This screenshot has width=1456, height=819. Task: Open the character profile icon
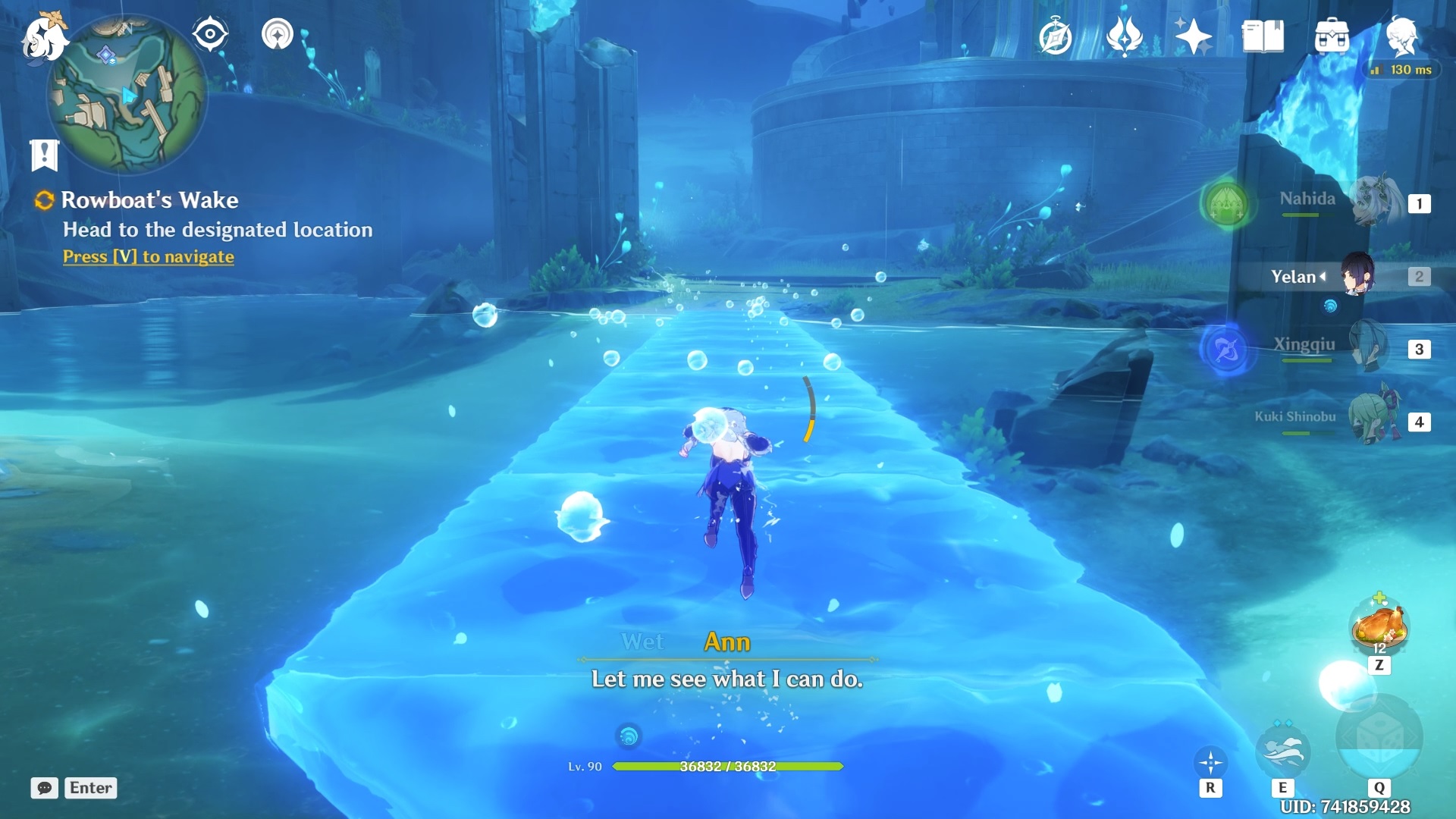1401,35
